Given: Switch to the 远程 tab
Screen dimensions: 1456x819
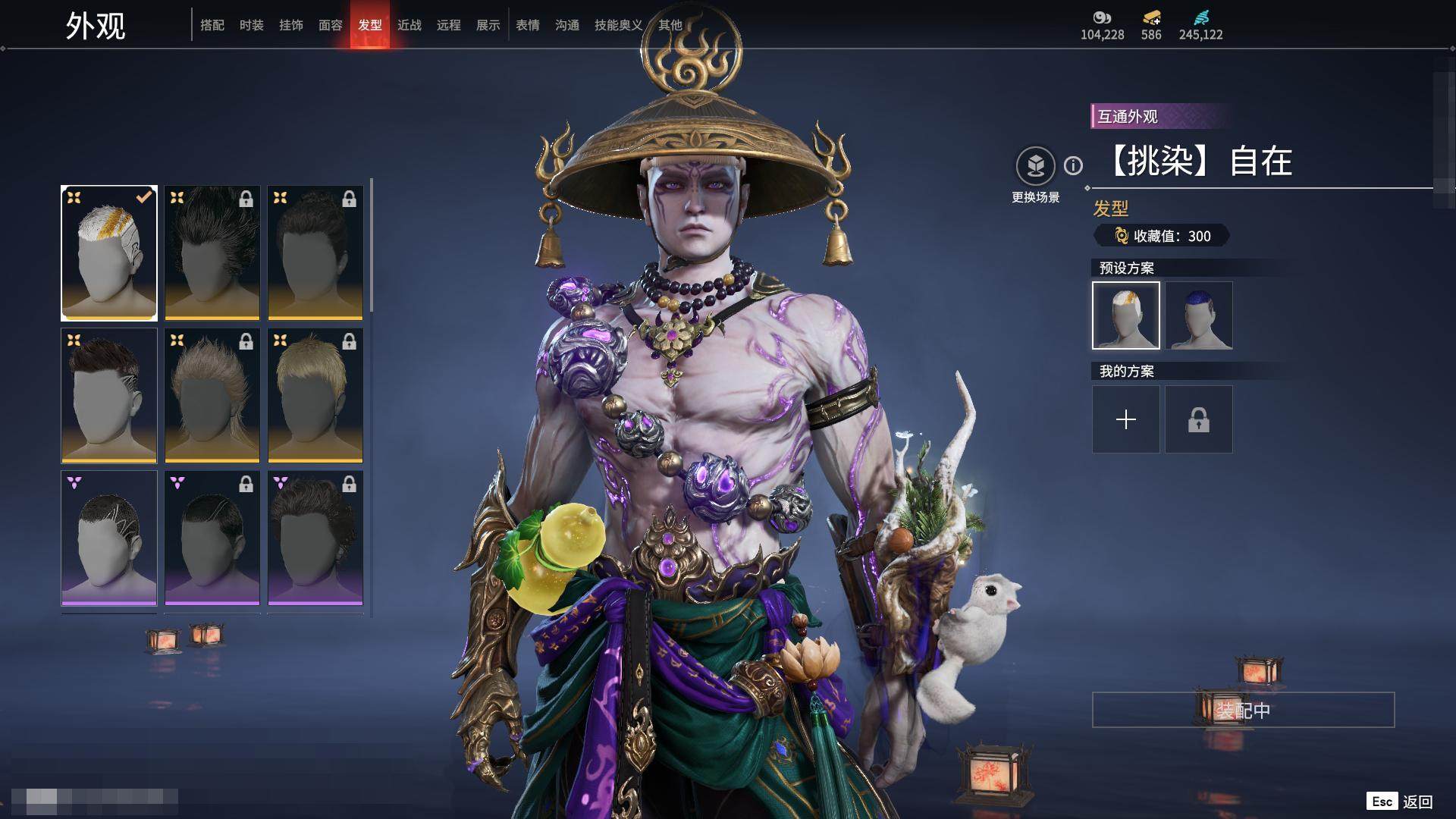Looking at the screenshot, I should point(449,25).
